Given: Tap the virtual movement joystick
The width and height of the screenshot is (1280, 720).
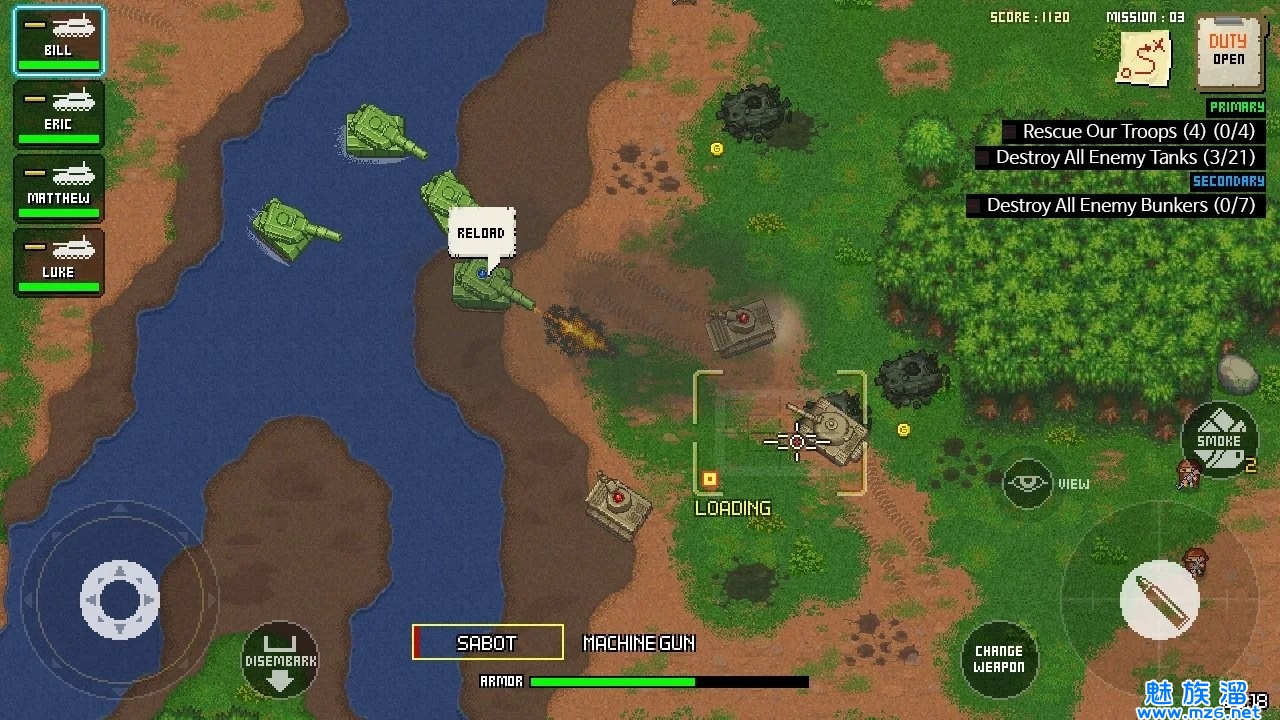Looking at the screenshot, I should [119, 600].
